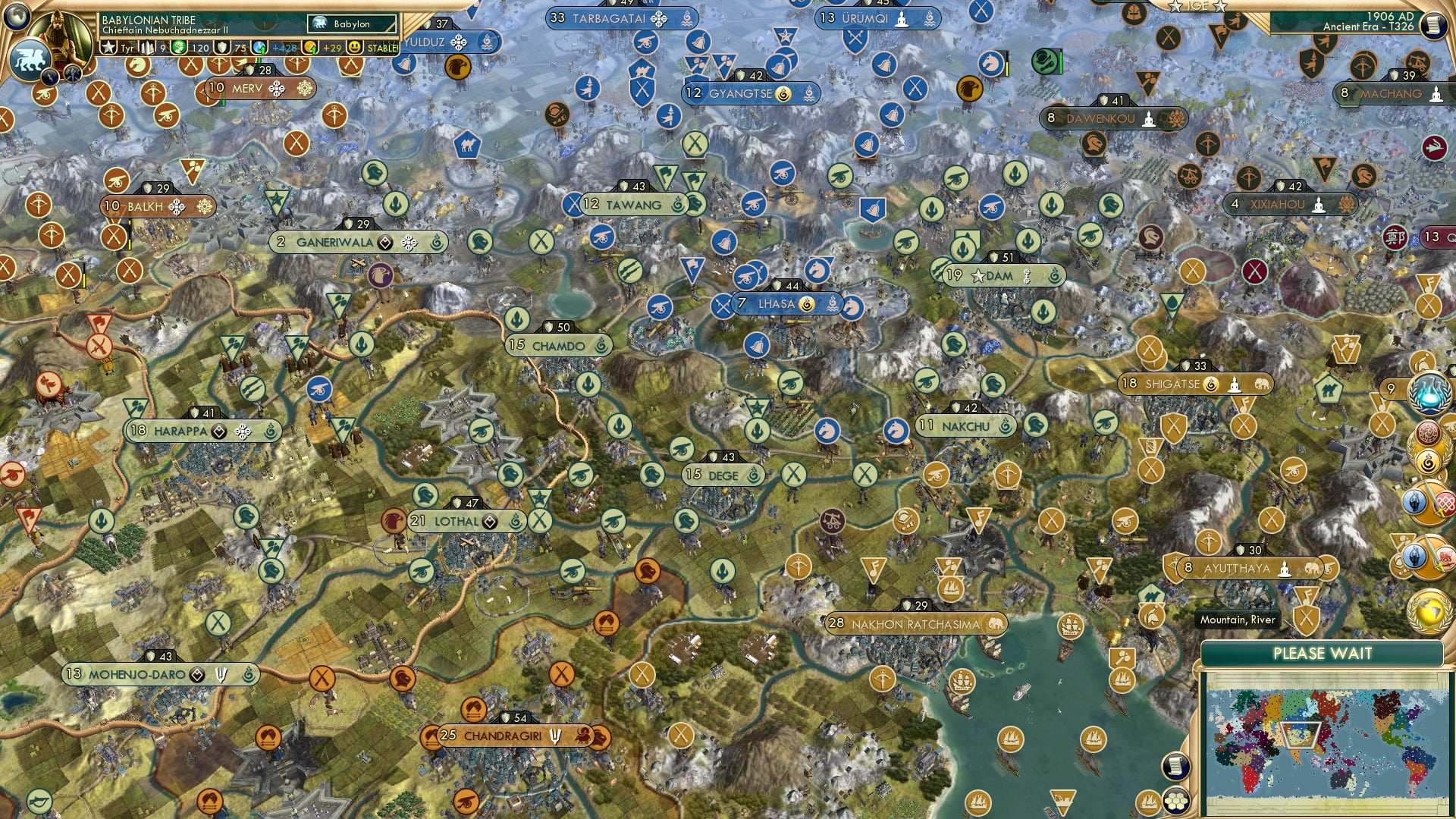Select the Babylonian lion civilization emblem

click(x=32, y=61)
